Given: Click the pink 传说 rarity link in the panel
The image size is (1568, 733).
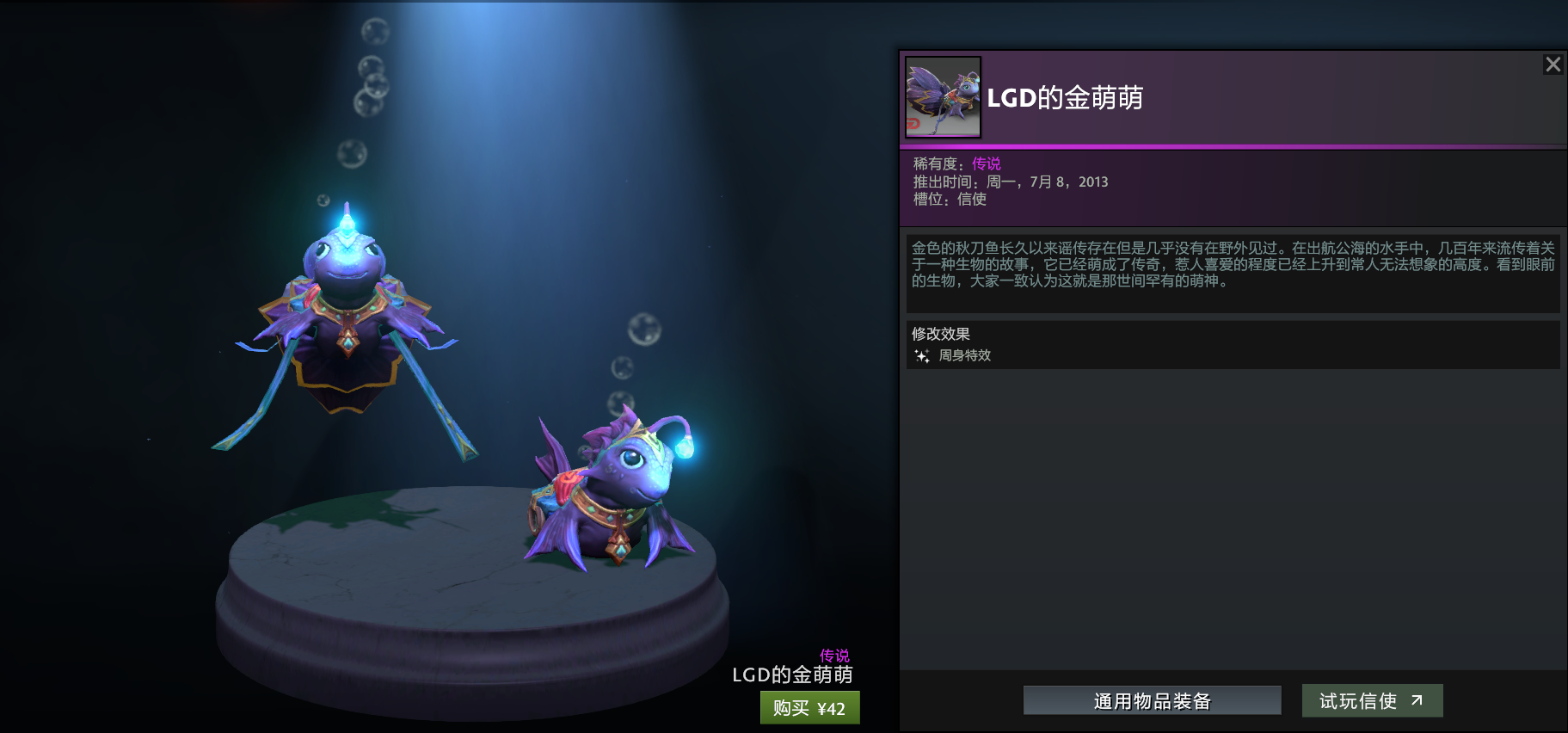Looking at the screenshot, I should [987, 163].
